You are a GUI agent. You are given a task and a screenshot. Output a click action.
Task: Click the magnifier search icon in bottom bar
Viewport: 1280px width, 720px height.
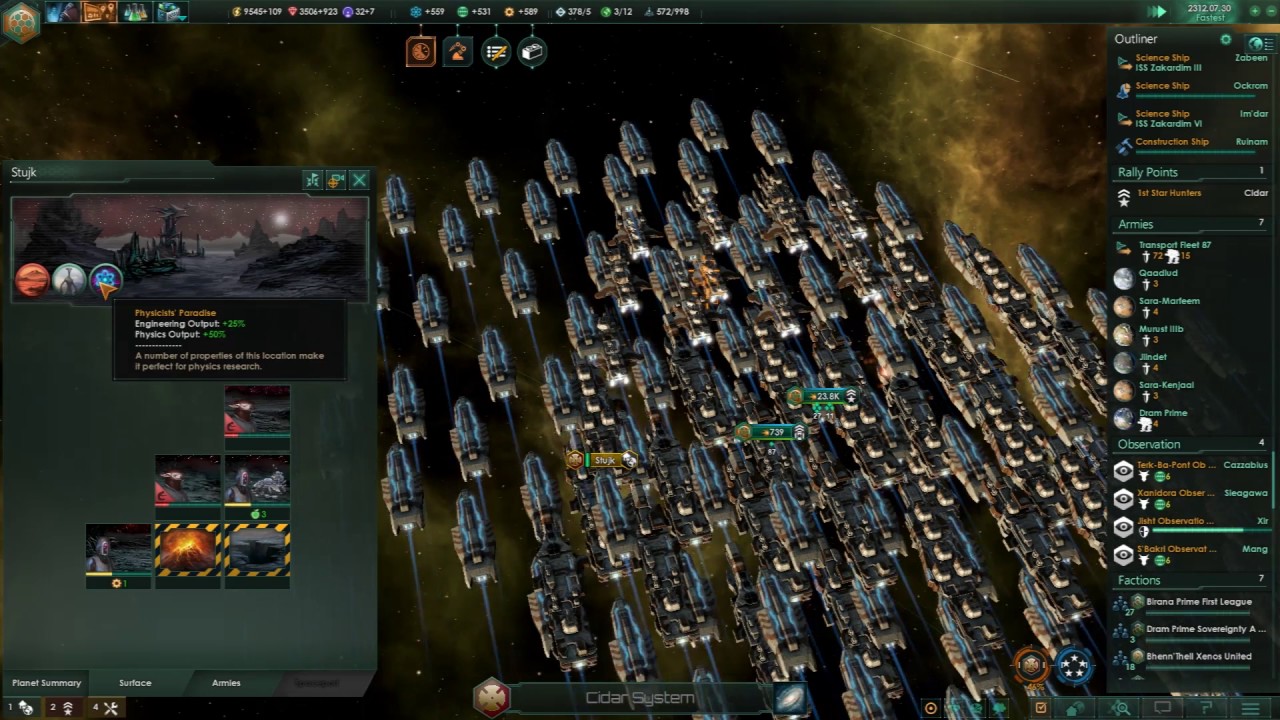pyautogui.click(x=1122, y=708)
